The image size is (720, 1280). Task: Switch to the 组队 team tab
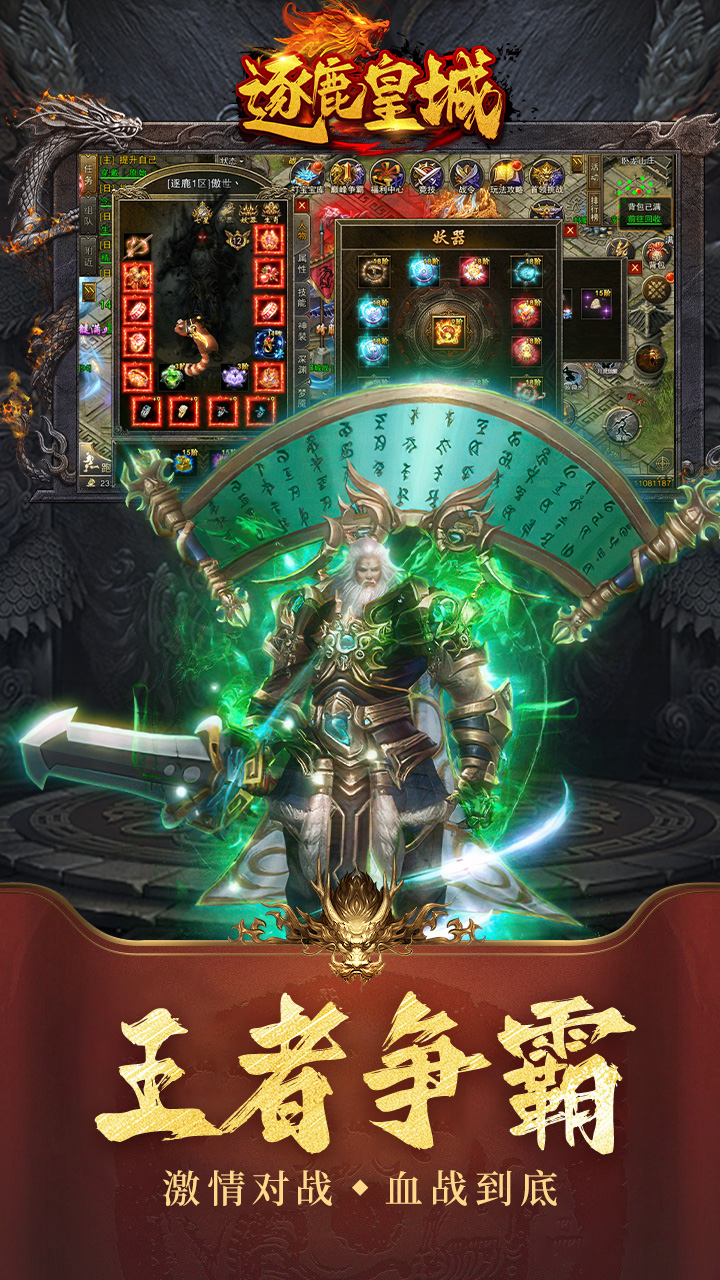click(x=88, y=215)
